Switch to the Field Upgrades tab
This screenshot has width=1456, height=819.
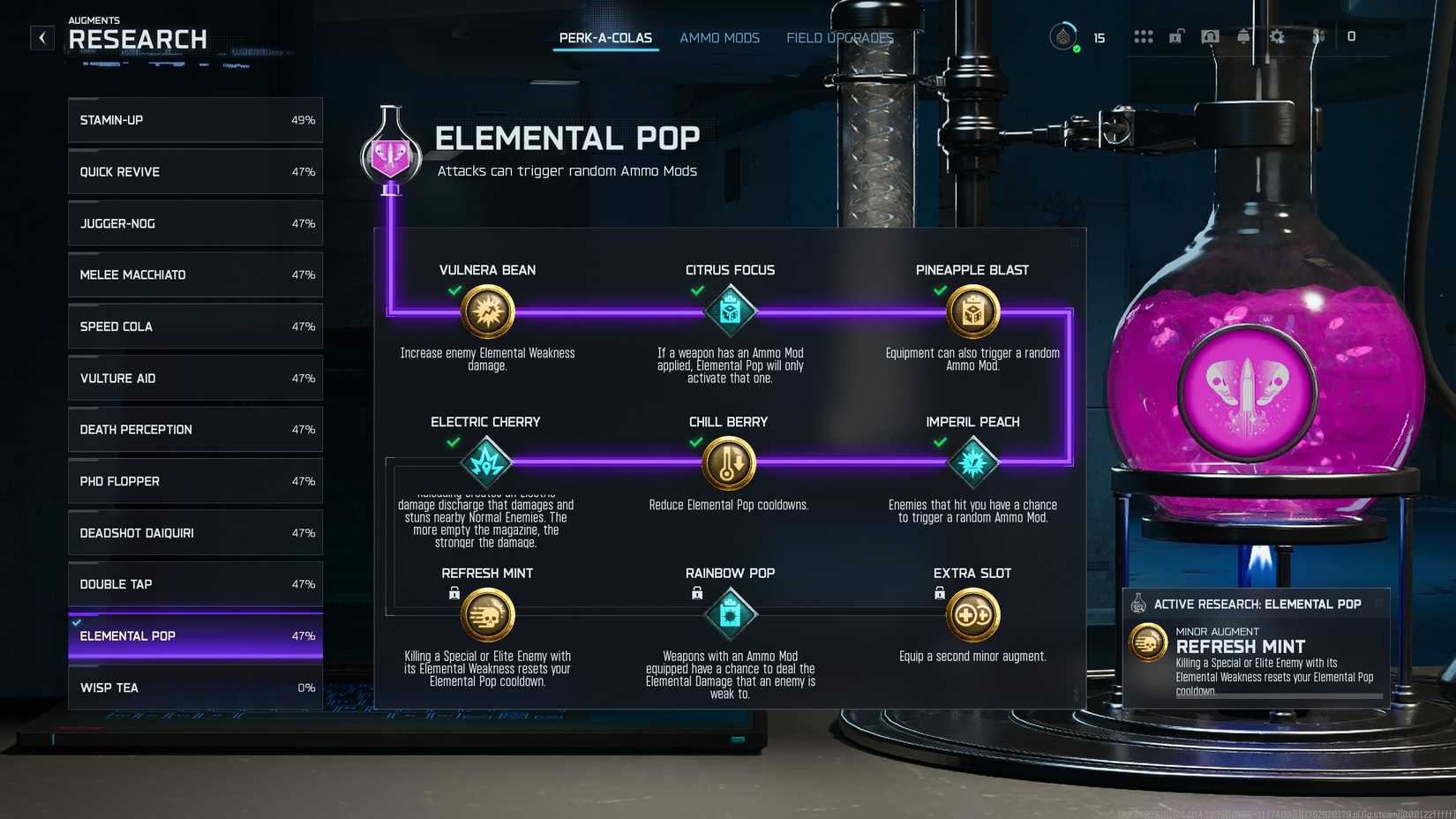840,38
